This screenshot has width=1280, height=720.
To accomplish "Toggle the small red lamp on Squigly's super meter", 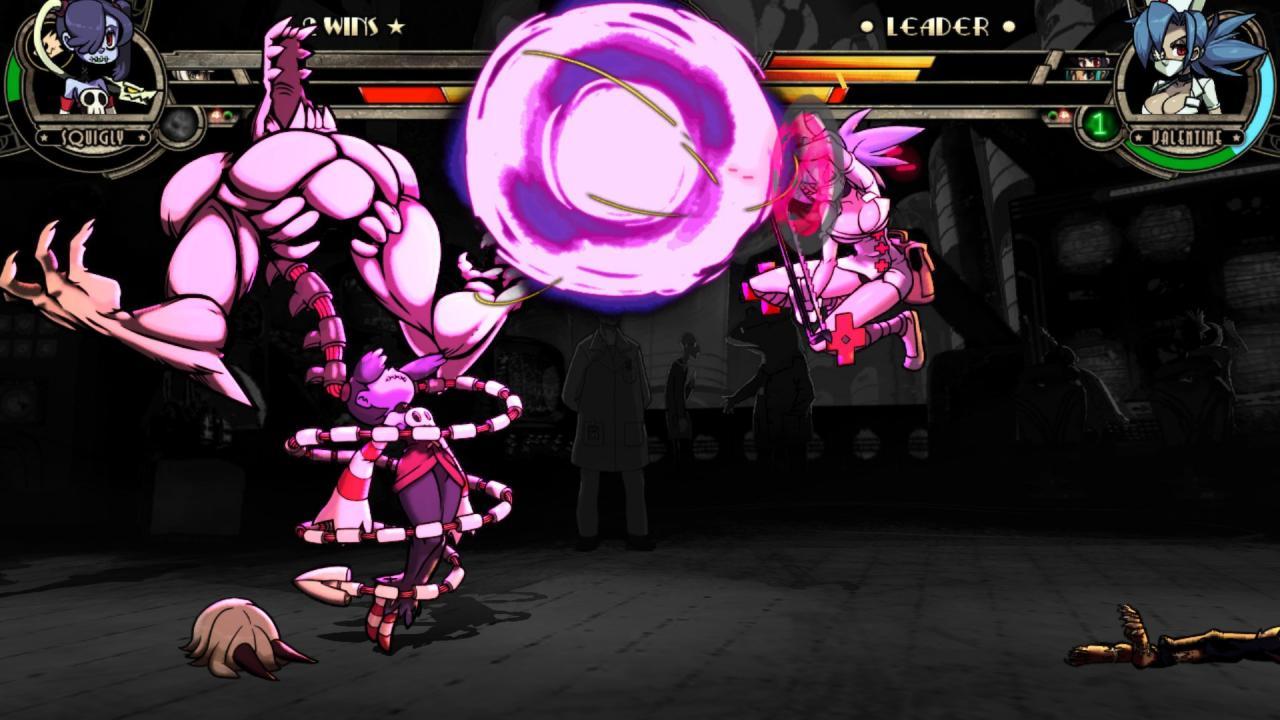I will point(214,114).
